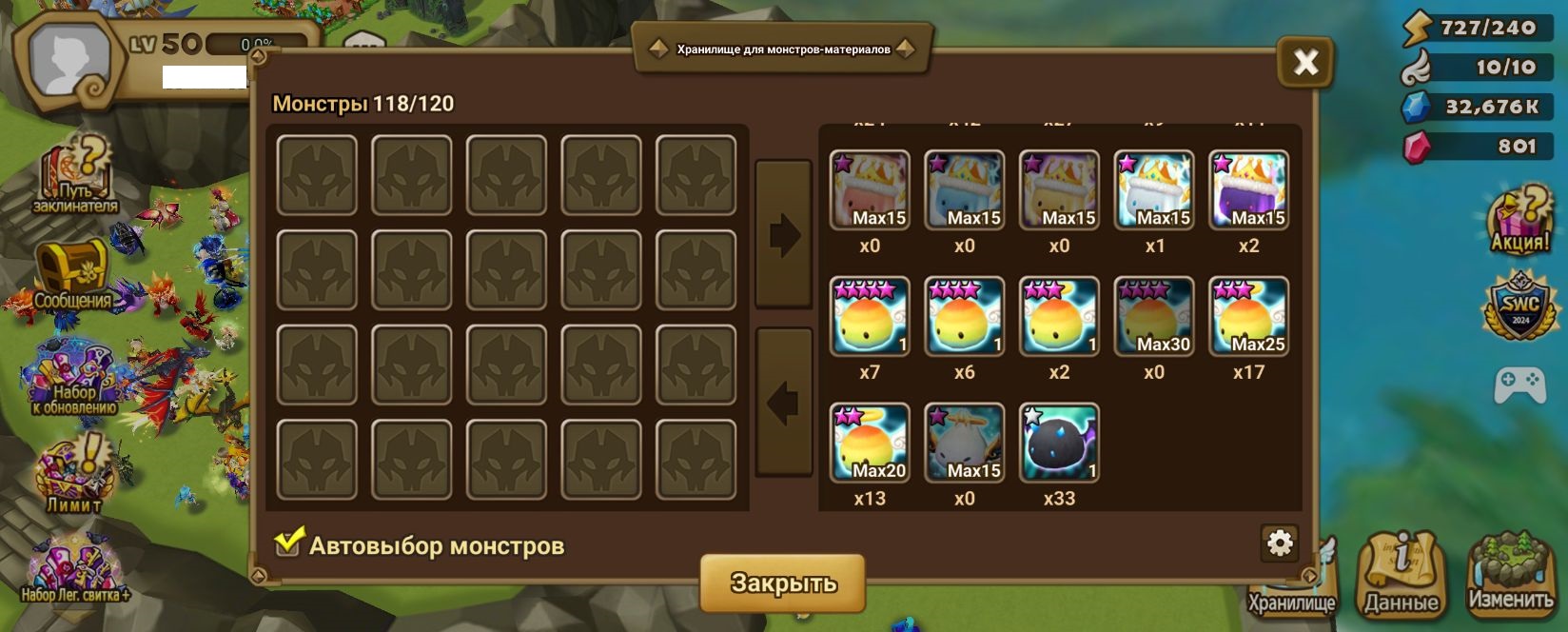
Task: Select the purple dark Angelmon Max15
Action: click(1248, 190)
